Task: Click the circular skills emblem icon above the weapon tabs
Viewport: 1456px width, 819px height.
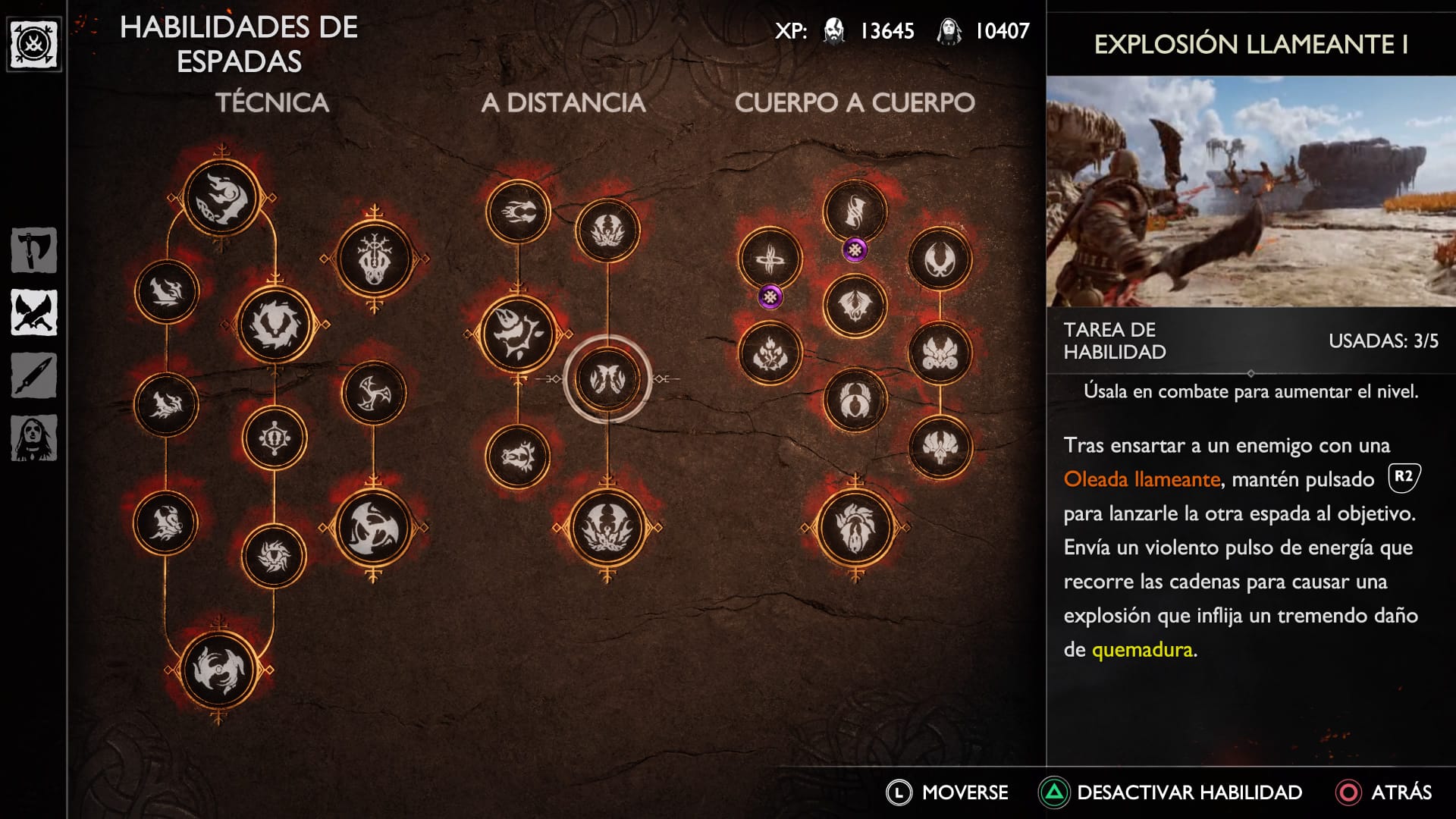Action: 34,45
